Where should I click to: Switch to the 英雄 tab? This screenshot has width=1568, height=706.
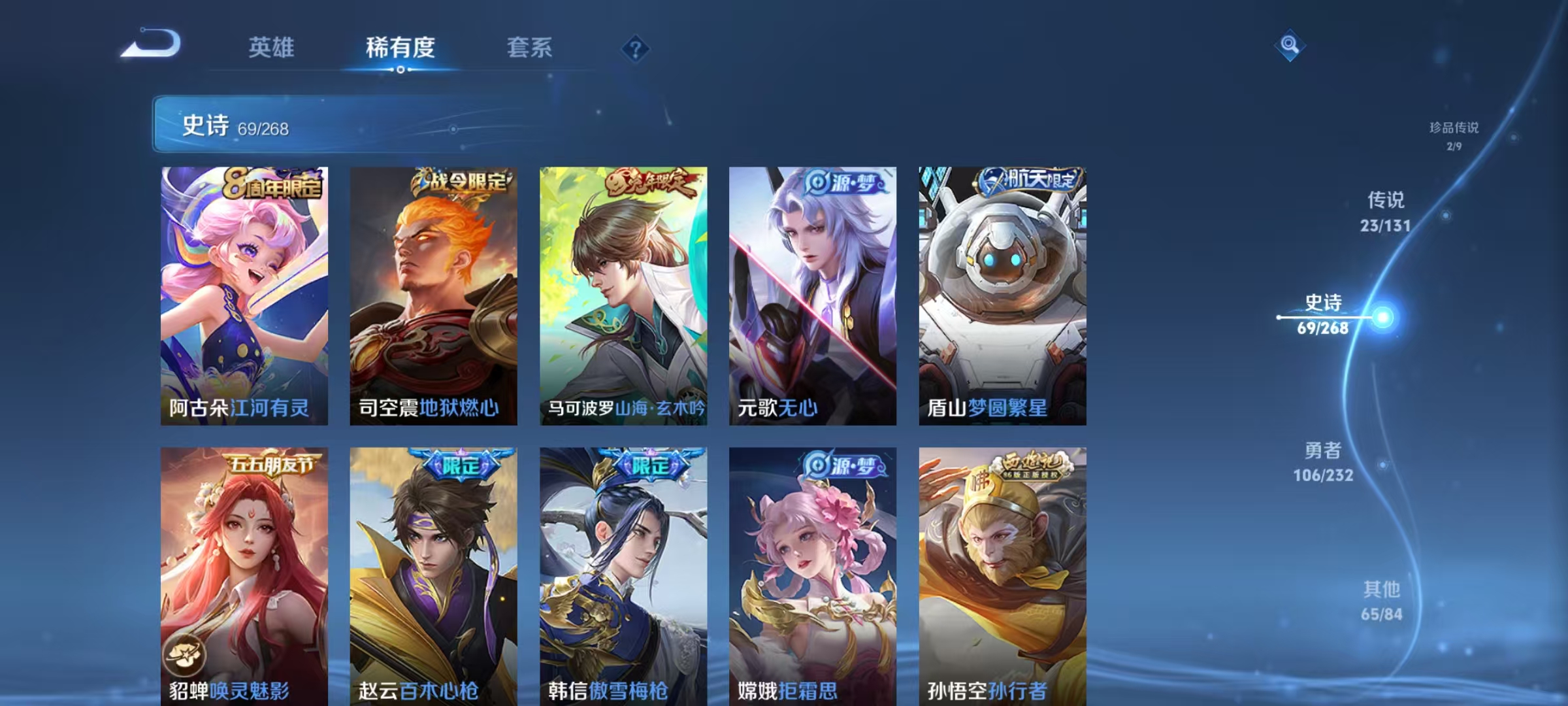272,47
